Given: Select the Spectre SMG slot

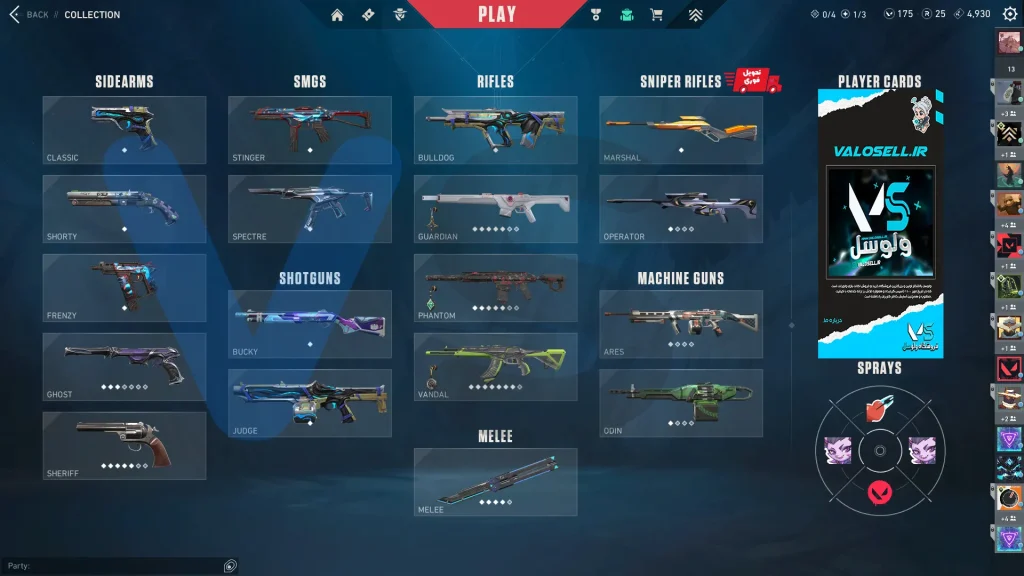Looking at the screenshot, I should tap(309, 208).
